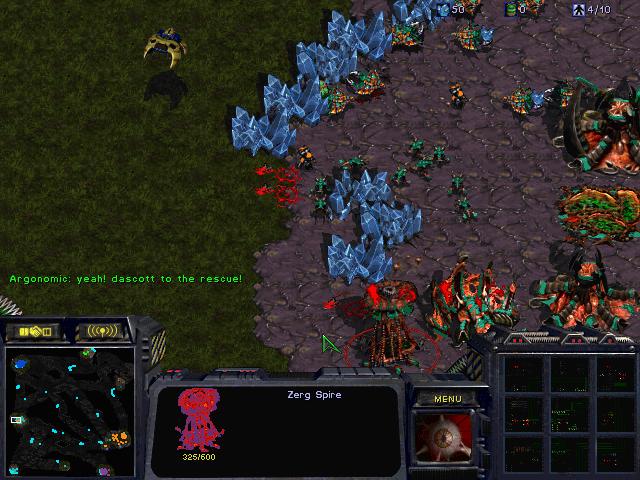This screenshot has height=480, width=640.
Task: Open the message broadcast button
Action: coord(103,330)
